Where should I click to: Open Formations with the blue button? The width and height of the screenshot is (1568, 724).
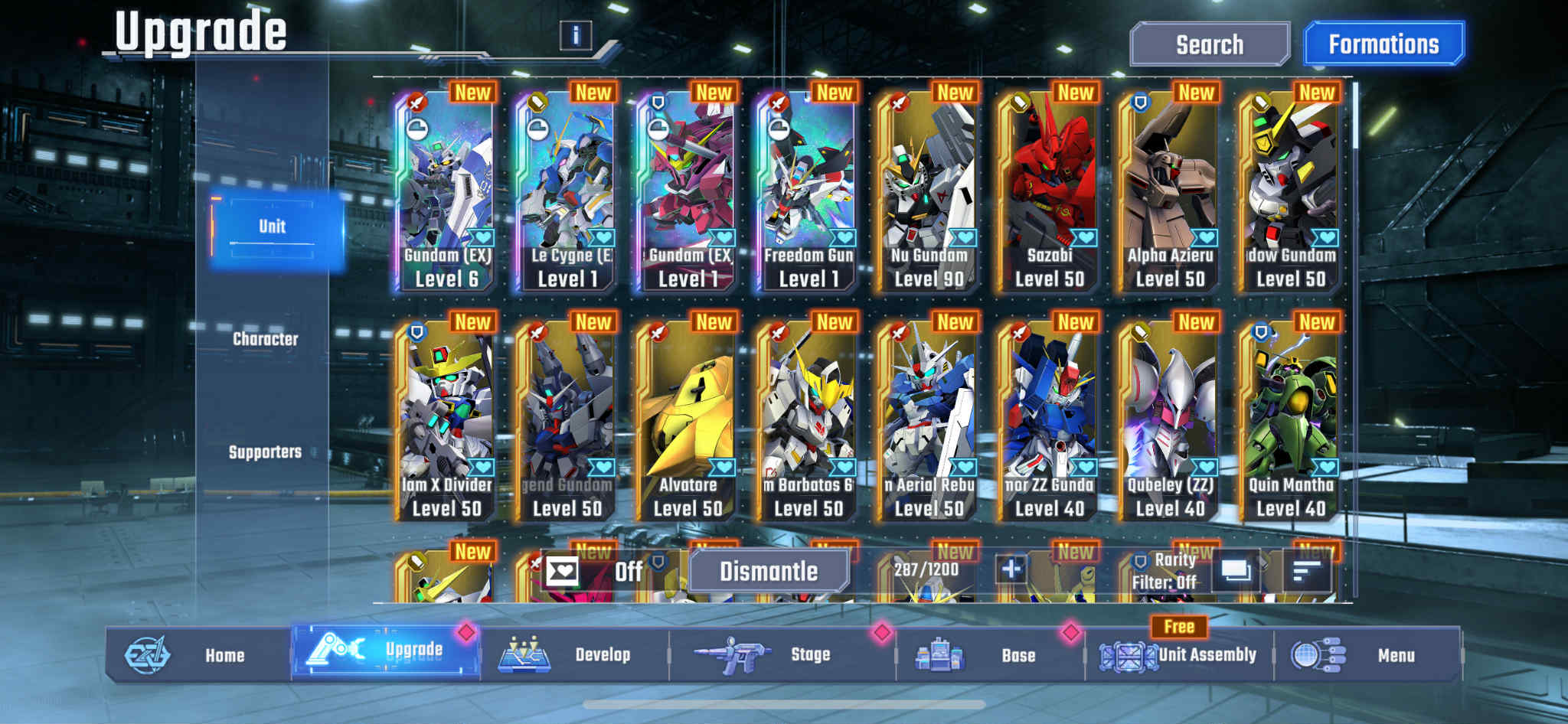pos(1383,44)
